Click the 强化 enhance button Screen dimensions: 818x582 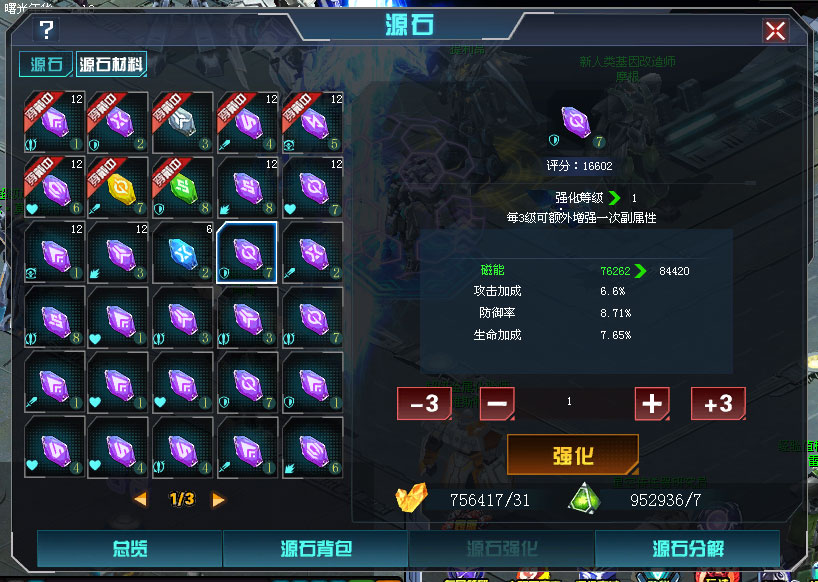click(572, 455)
